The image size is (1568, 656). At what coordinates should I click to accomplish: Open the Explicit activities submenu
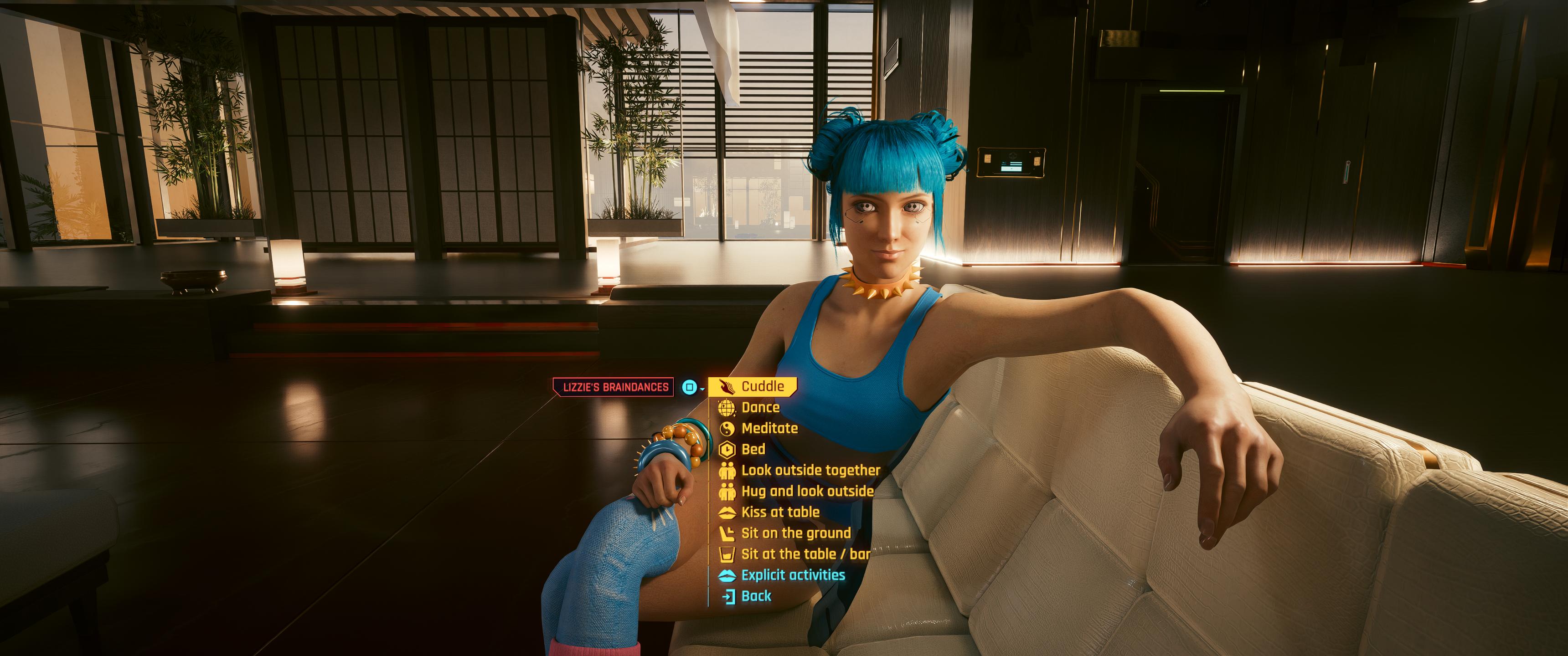click(793, 575)
